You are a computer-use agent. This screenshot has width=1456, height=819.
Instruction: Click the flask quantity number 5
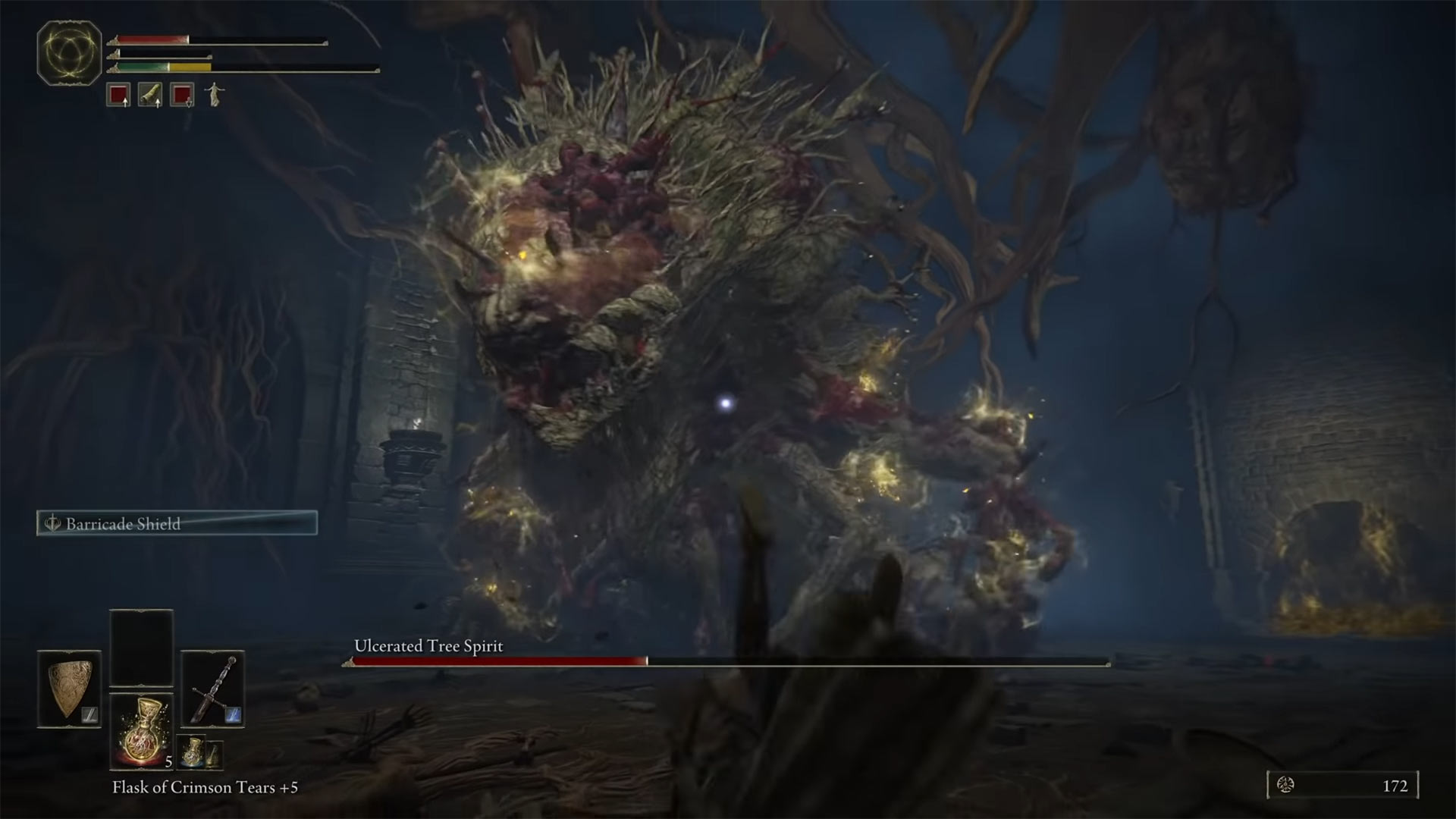tap(168, 762)
